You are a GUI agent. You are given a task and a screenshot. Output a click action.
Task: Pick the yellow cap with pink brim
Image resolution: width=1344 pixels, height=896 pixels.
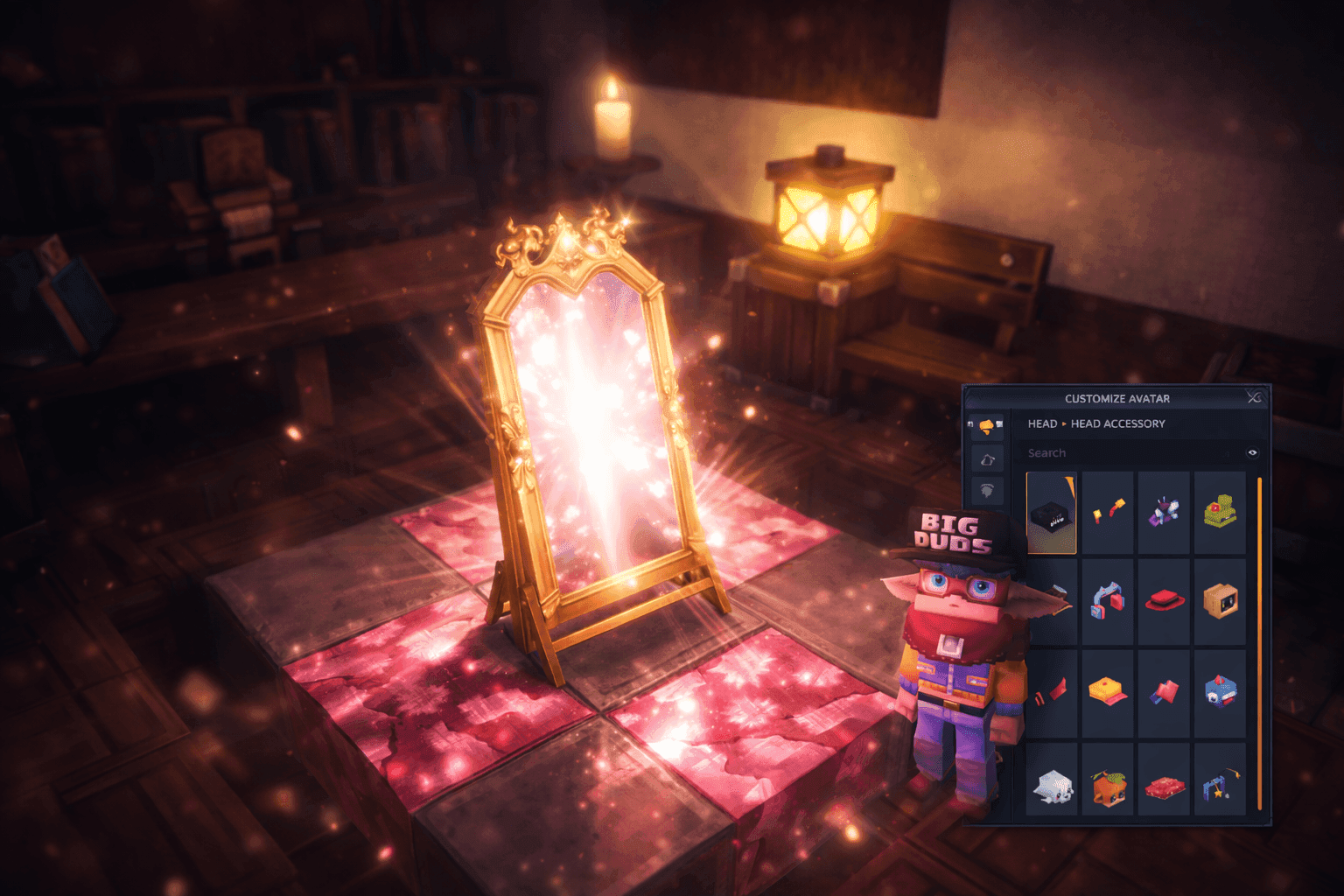1108,692
